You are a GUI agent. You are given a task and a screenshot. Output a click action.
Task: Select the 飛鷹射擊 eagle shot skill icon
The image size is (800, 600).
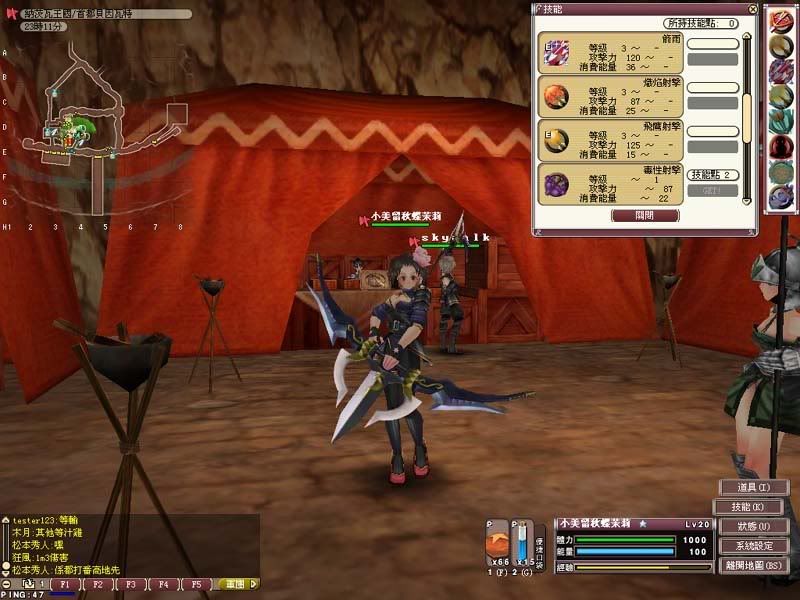pyautogui.click(x=556, y=140)
